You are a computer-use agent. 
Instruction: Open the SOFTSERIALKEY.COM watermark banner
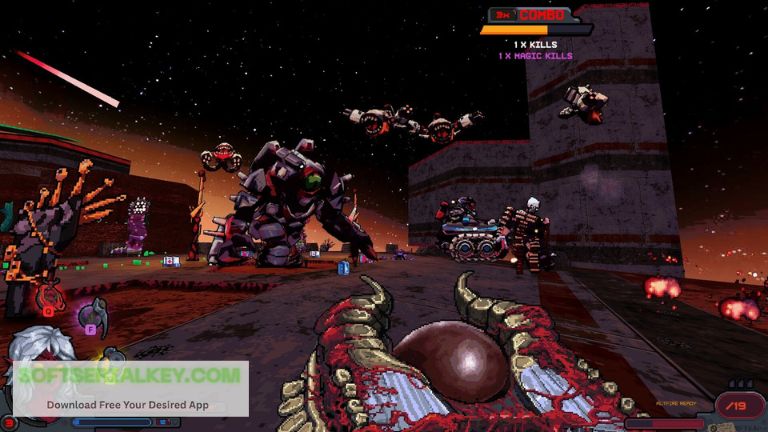(130, 388)
